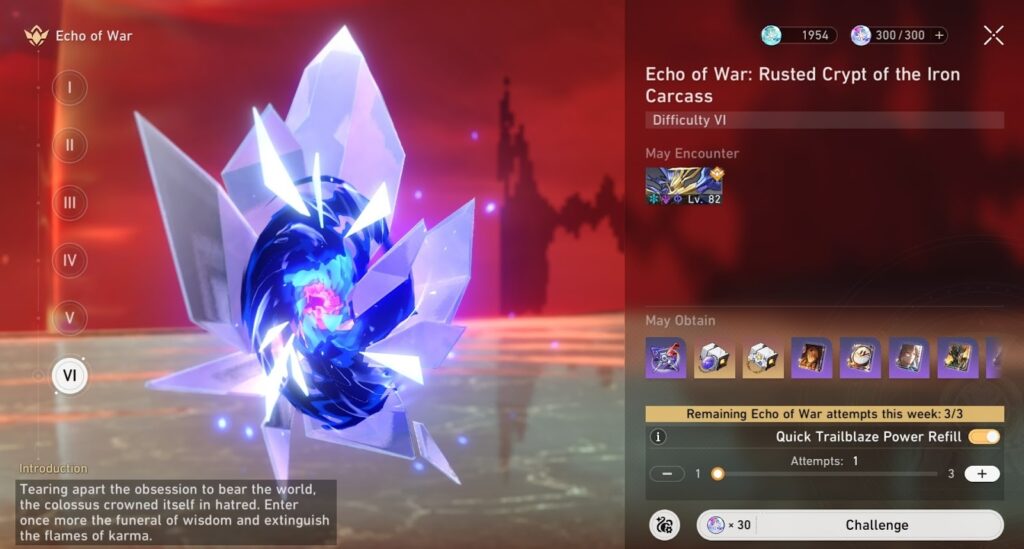View the fourth reward, a purple light cone card
The height and width of the screenshot is (549, 1024).
811,358
